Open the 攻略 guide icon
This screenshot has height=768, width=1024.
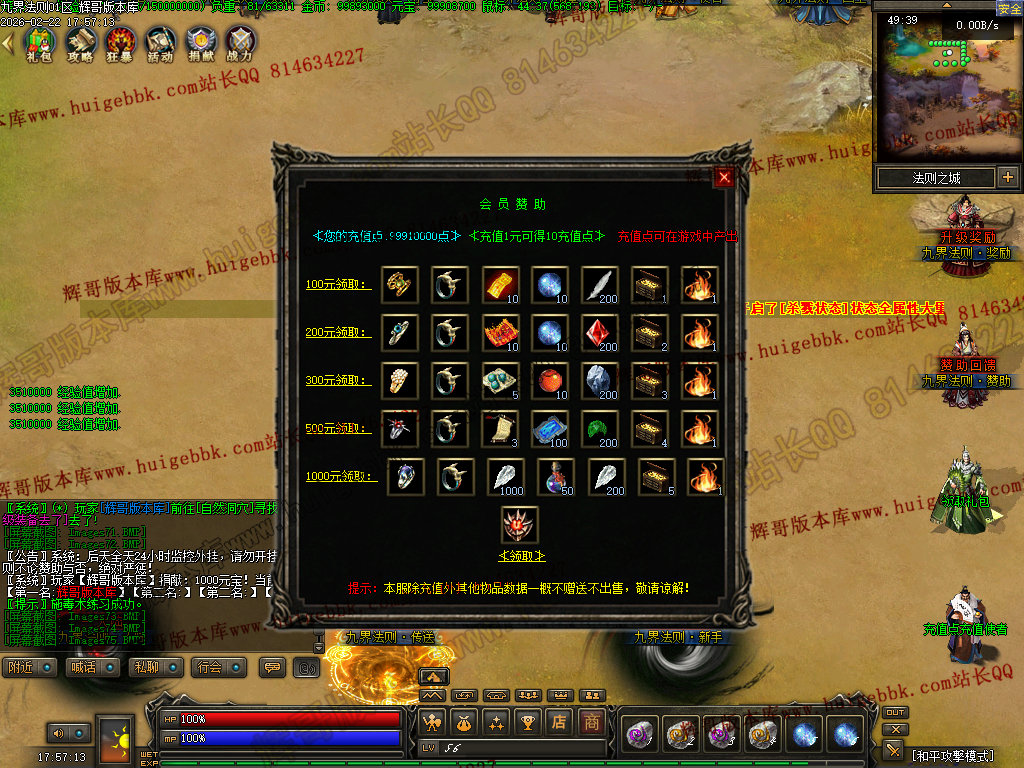(79, 43)
